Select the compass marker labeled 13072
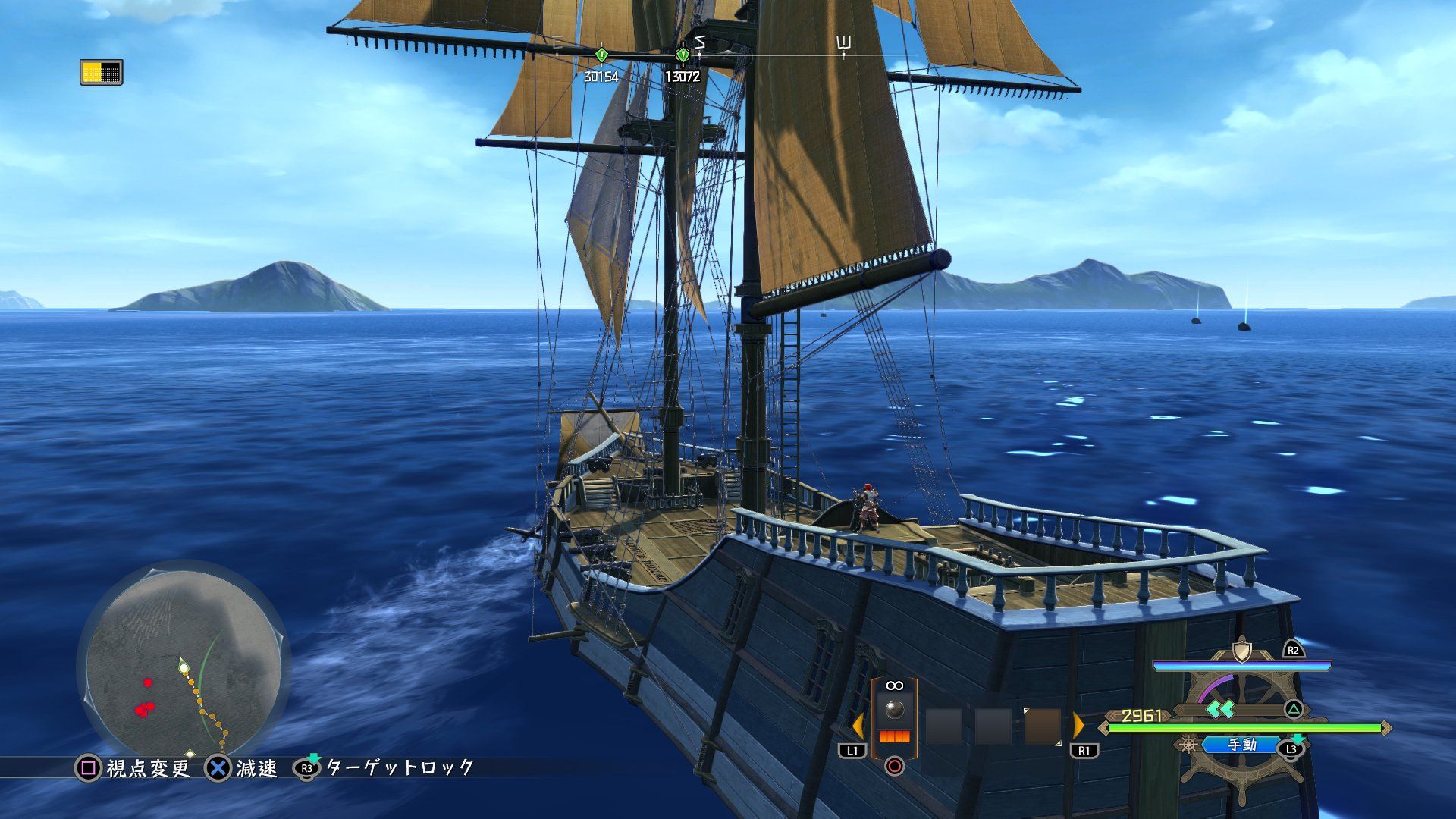Screen dimensions: 1456x819 click(x=682, y=55)
